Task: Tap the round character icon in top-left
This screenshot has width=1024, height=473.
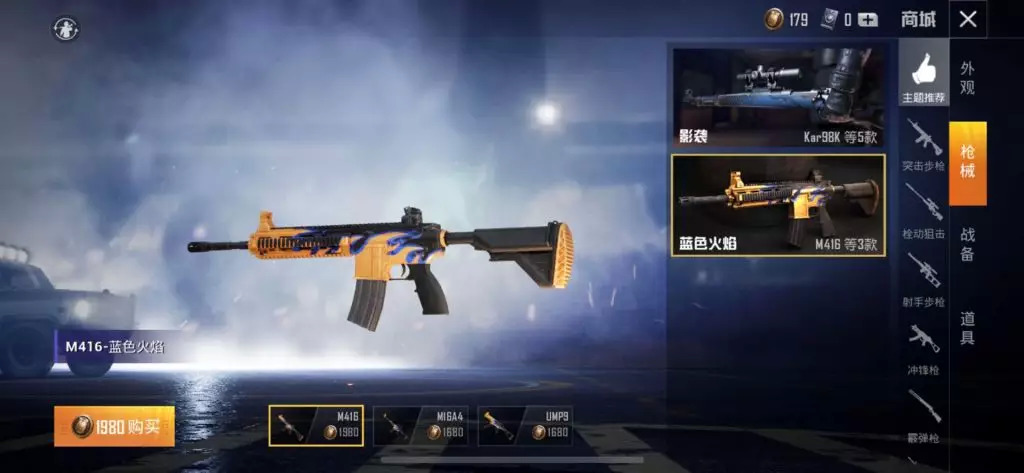Action: 66,28
